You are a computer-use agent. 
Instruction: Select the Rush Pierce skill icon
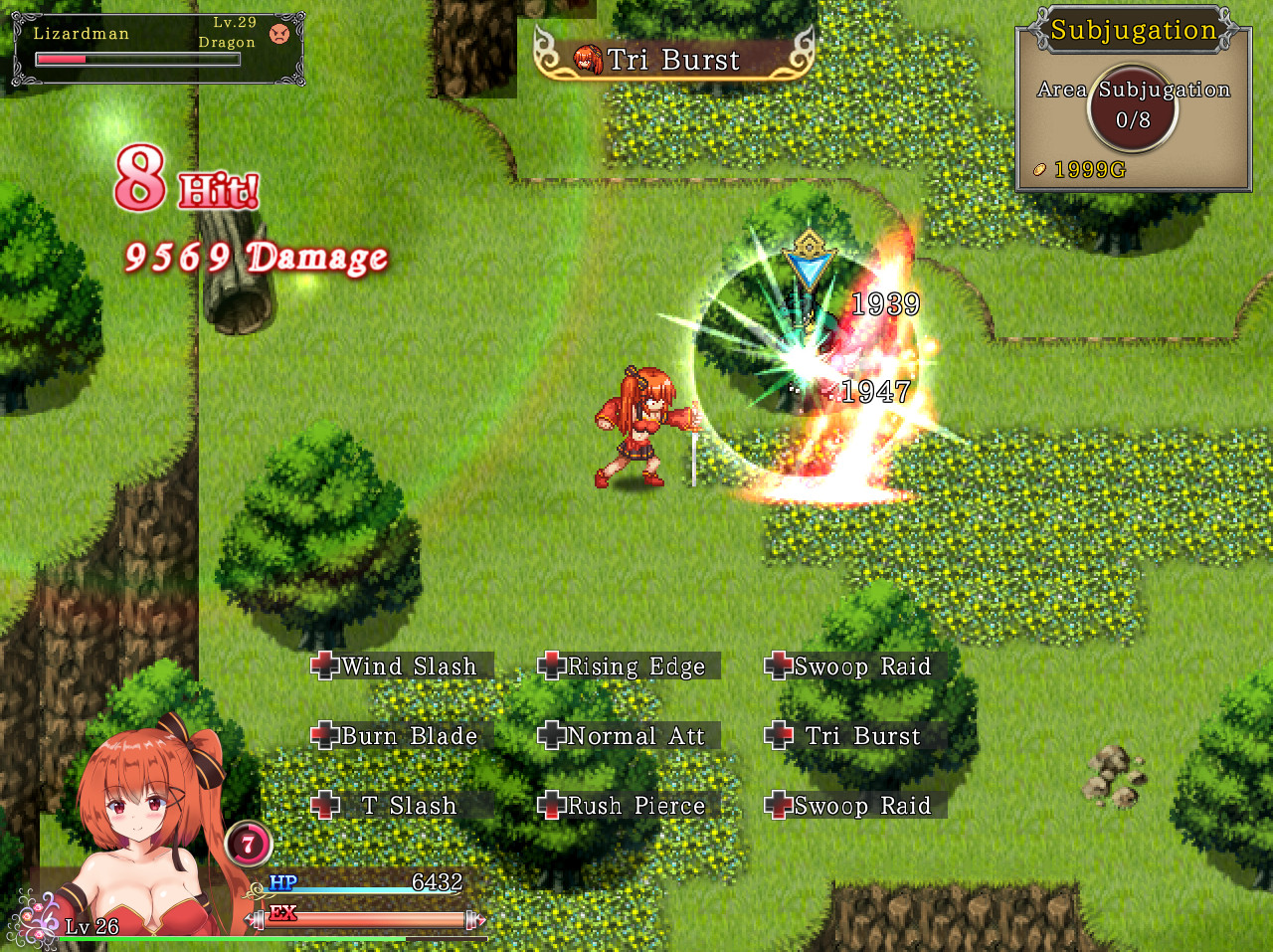[x=551, y=806]
